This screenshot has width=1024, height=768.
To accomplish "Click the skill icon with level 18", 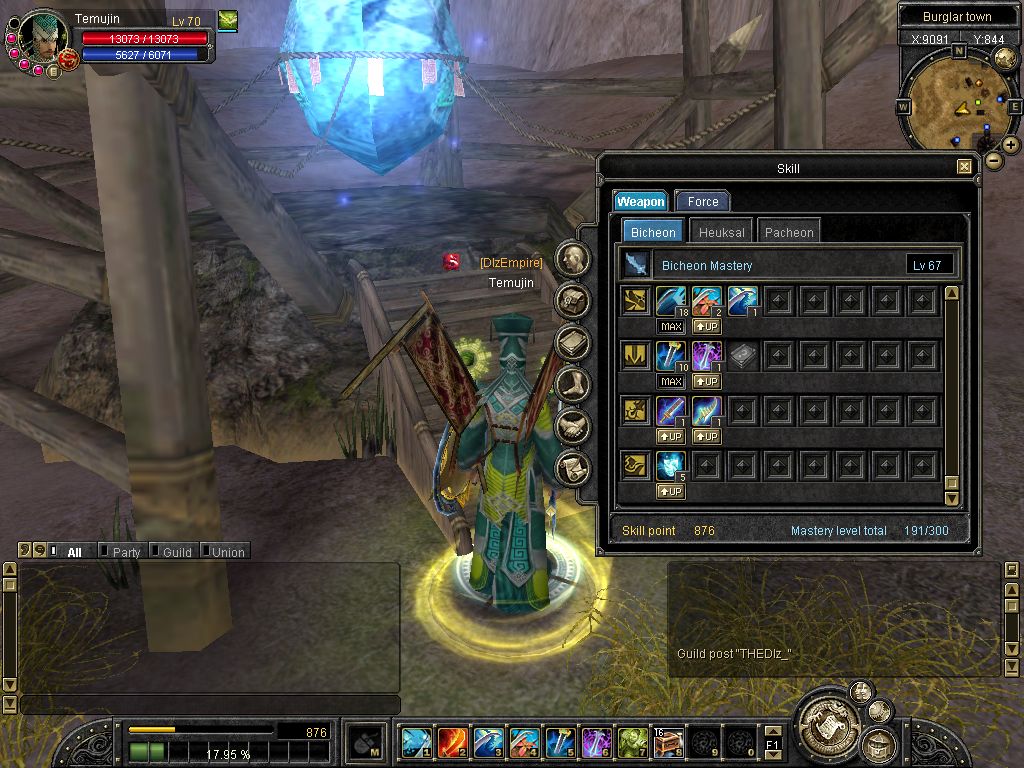I will tap(671, 300).
